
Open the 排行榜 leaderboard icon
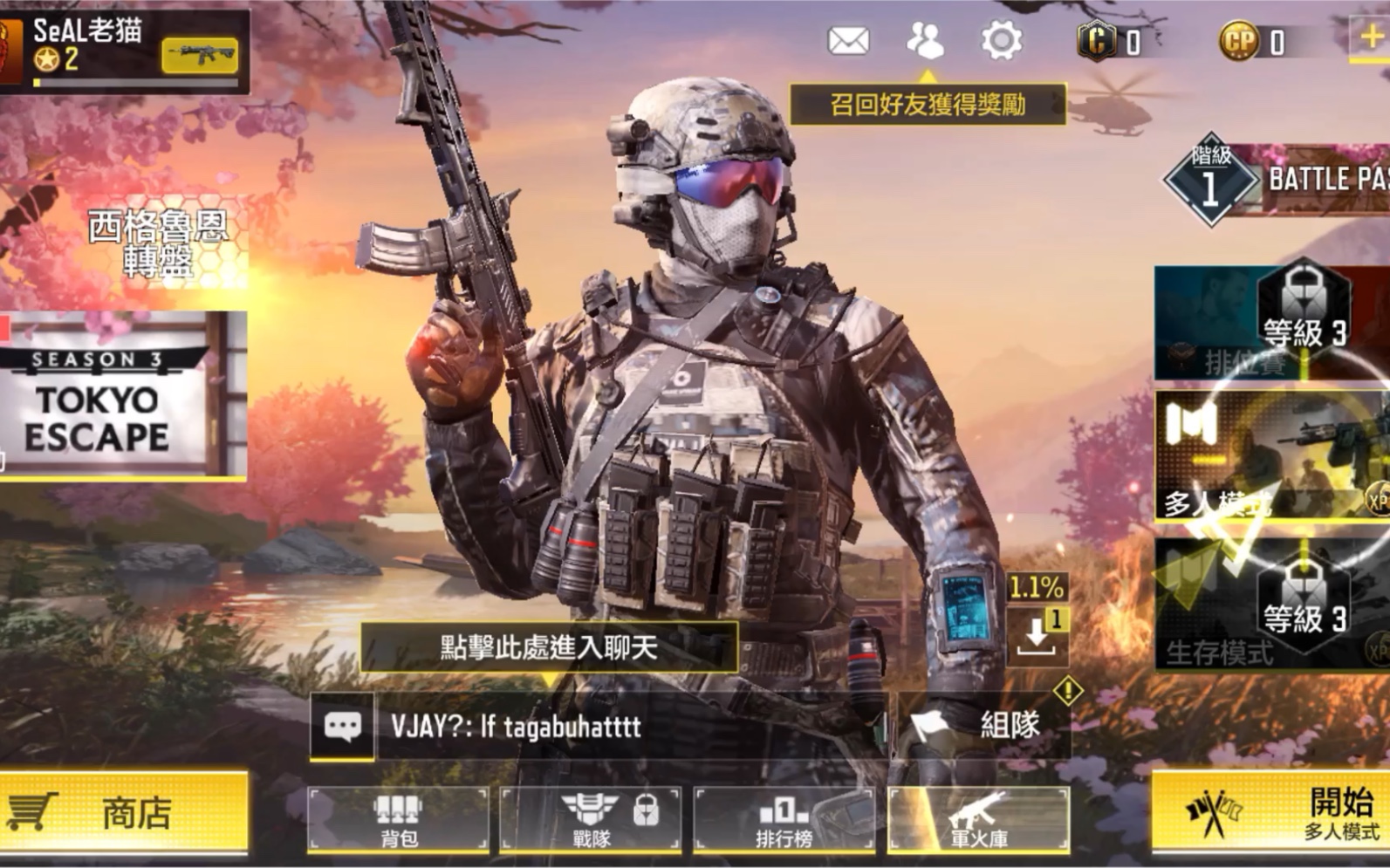coord(784,816)
